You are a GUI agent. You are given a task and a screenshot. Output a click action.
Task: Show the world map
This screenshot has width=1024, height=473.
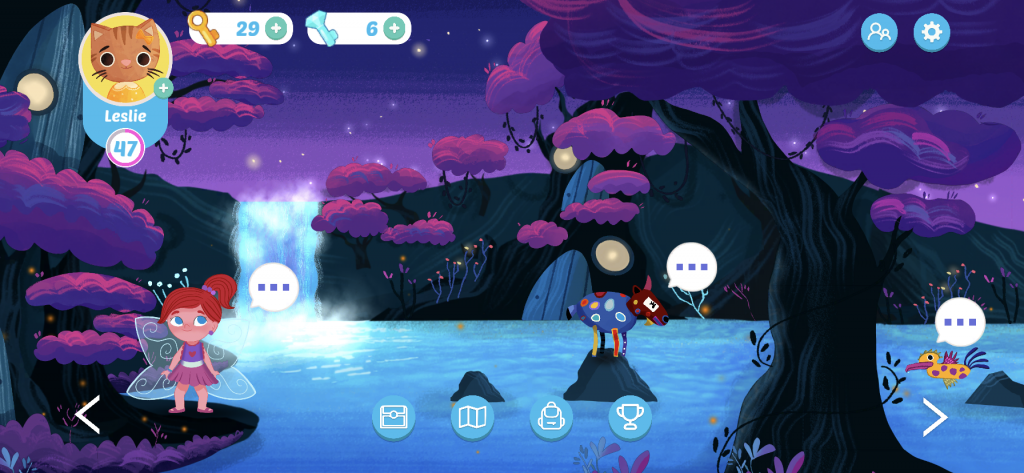(x=471, y=417)
